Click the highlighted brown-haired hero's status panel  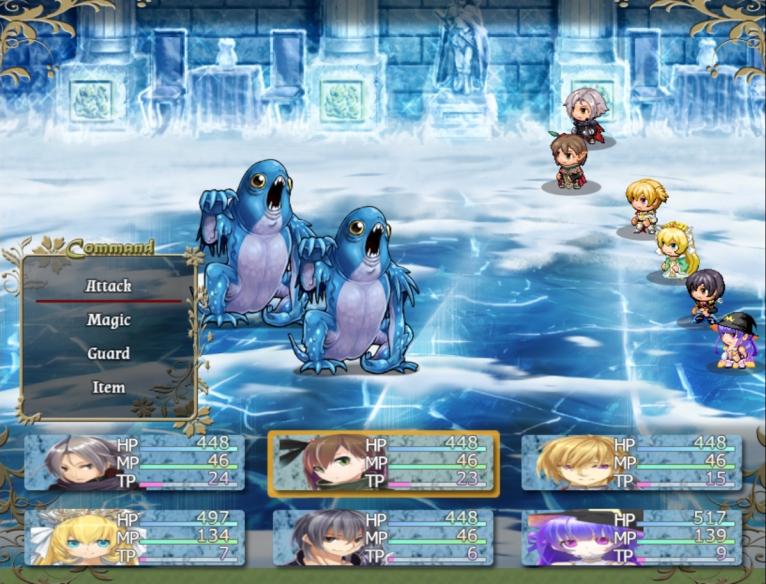point(383,463)
